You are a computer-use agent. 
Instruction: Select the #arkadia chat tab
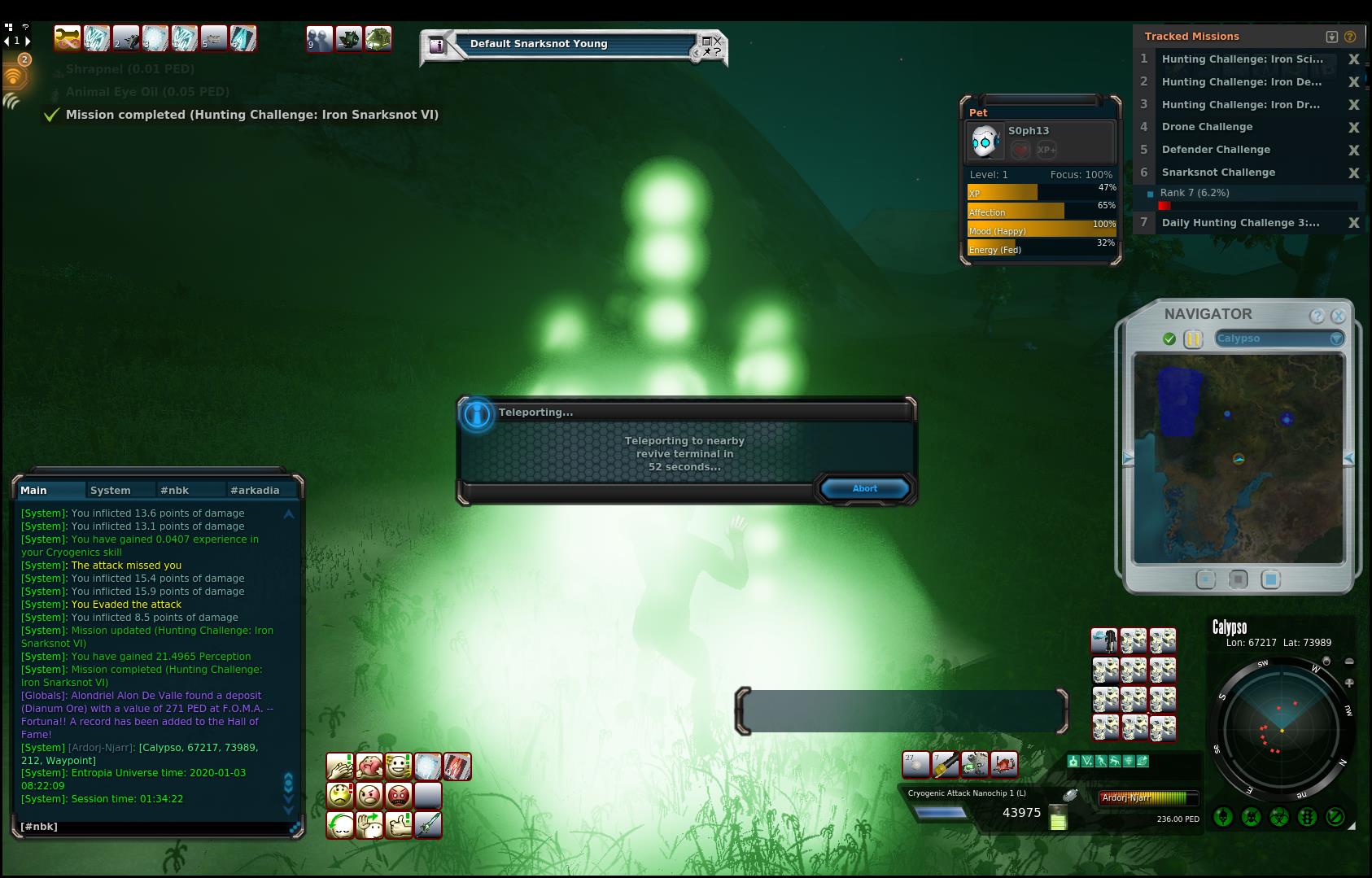[x=255, y=490]
